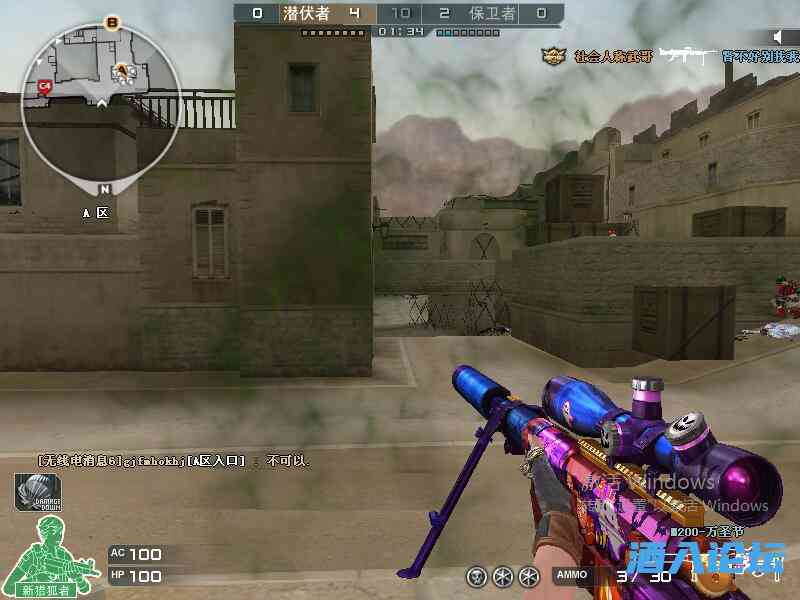Viewport: 800px width, 600px height.
Task: Click the Damage Down buff icon
Action: pos(38,492)
